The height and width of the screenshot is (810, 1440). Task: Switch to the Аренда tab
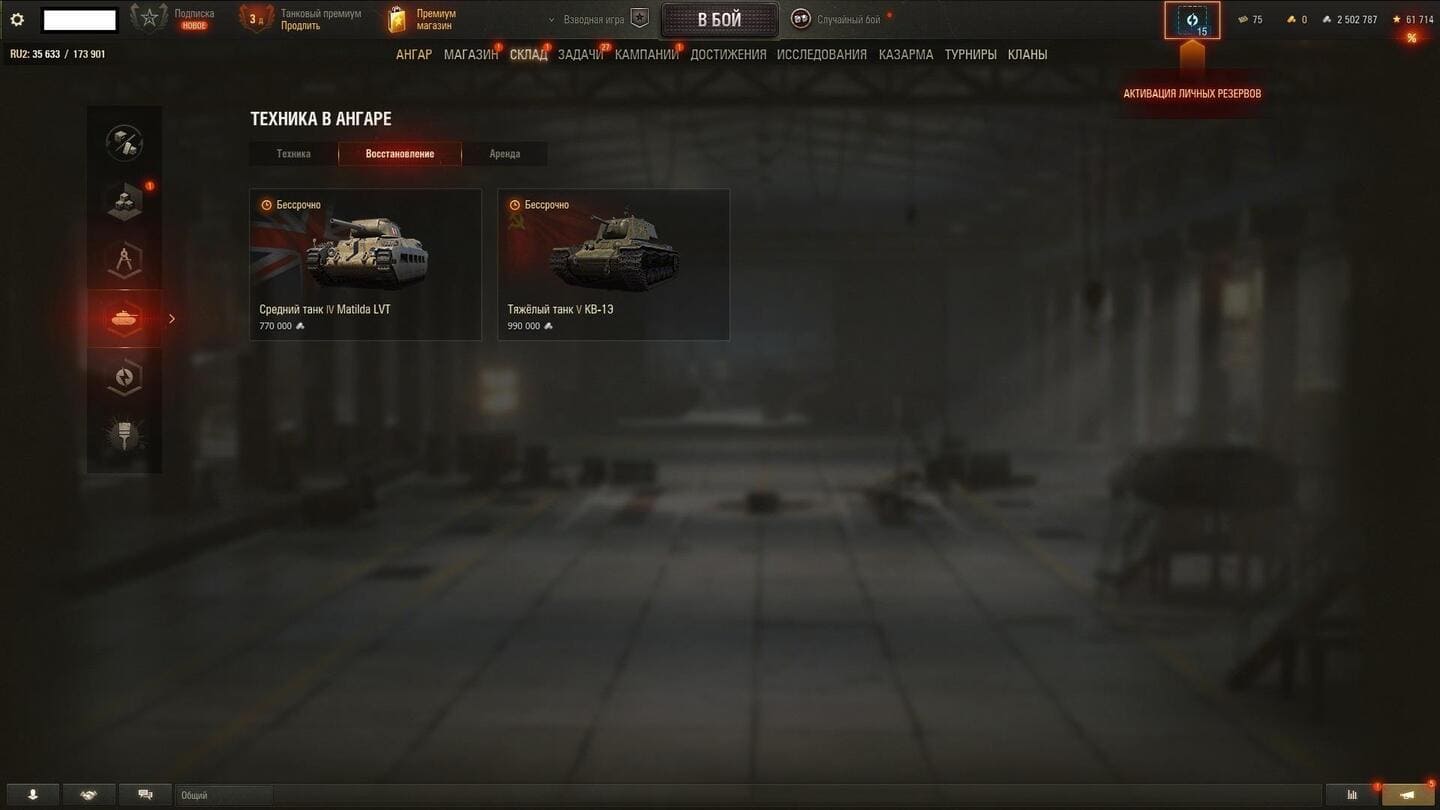pyautogui.click(x=504, y=154)
